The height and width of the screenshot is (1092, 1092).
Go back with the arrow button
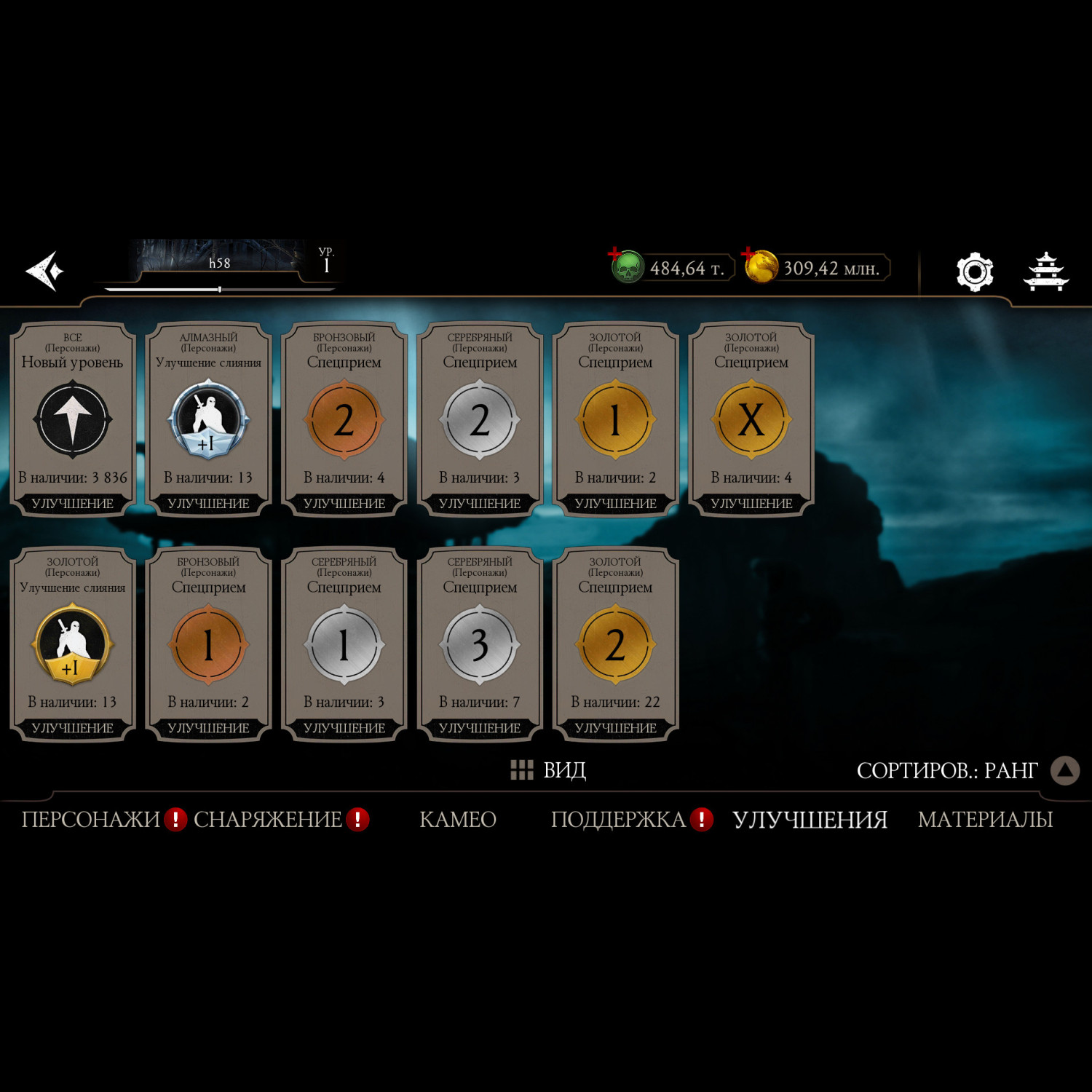point(45,271)
